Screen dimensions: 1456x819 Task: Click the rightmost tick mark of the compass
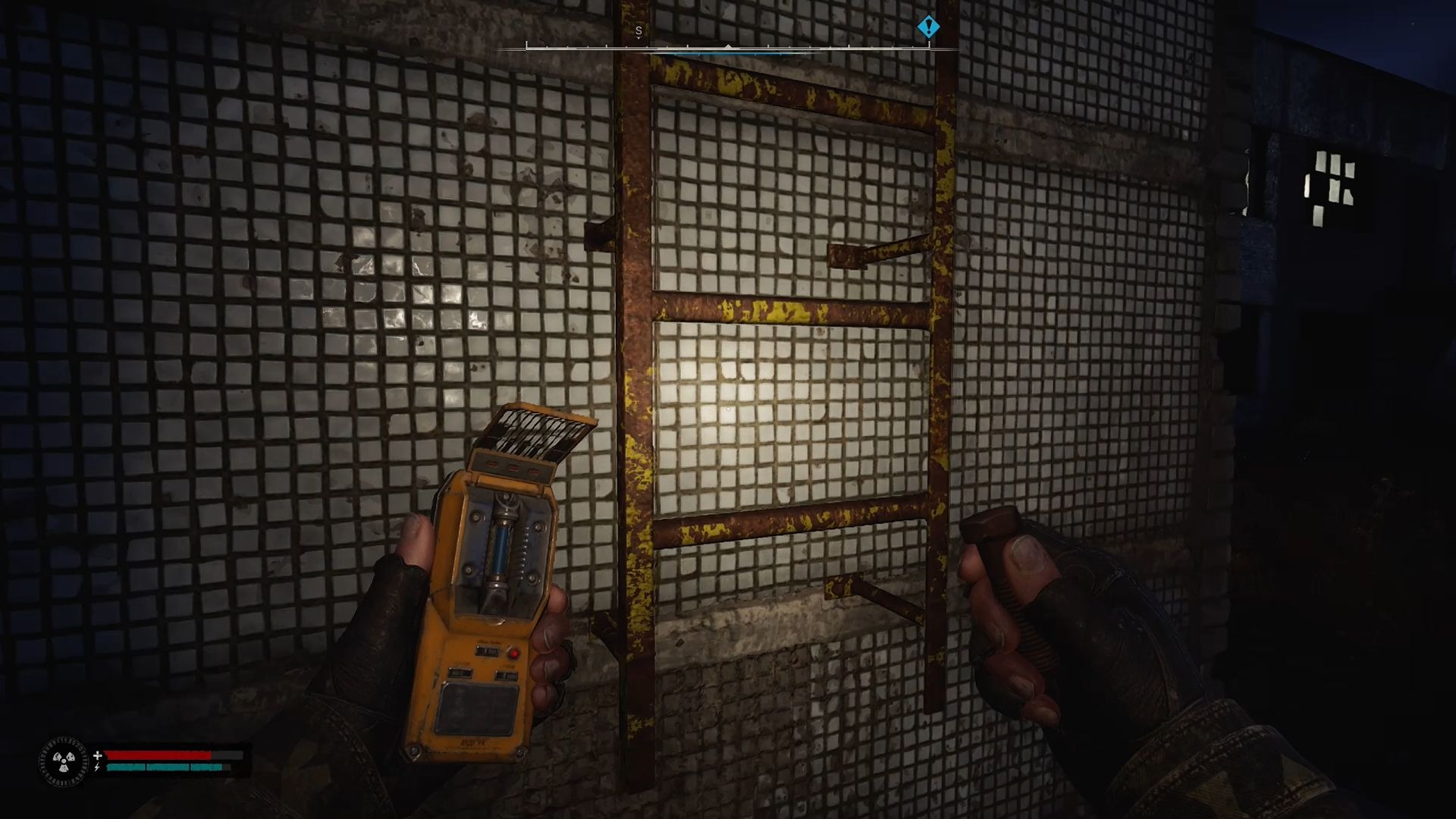929,47
